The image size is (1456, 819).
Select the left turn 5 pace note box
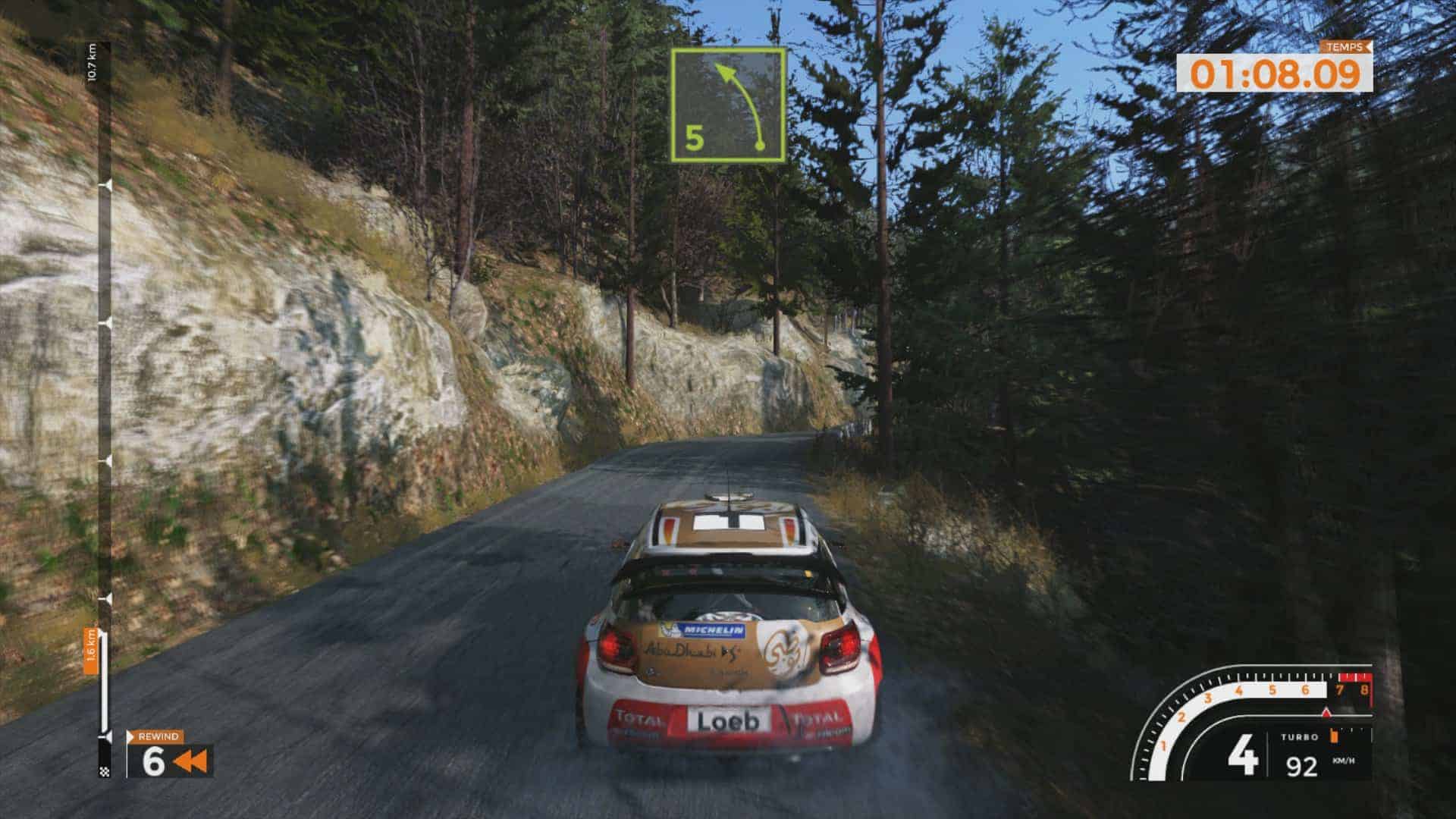(727, 105)
